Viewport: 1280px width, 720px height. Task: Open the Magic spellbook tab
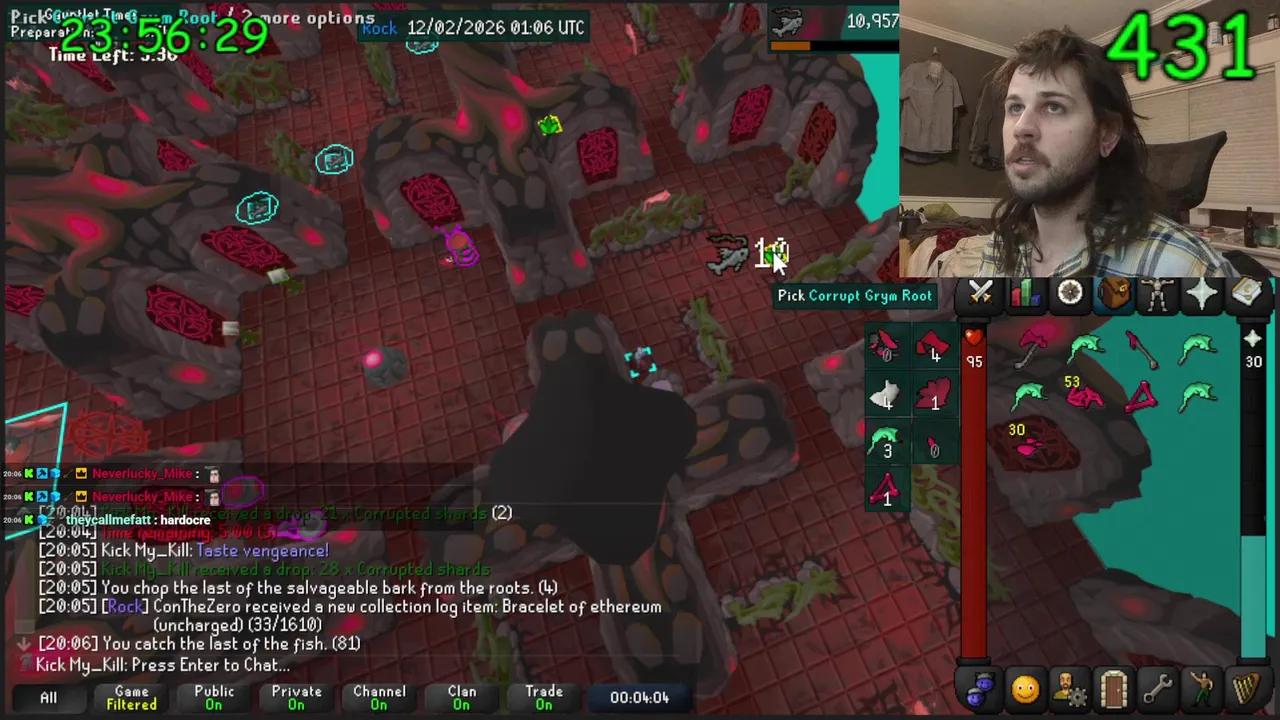click(1245, 292)
